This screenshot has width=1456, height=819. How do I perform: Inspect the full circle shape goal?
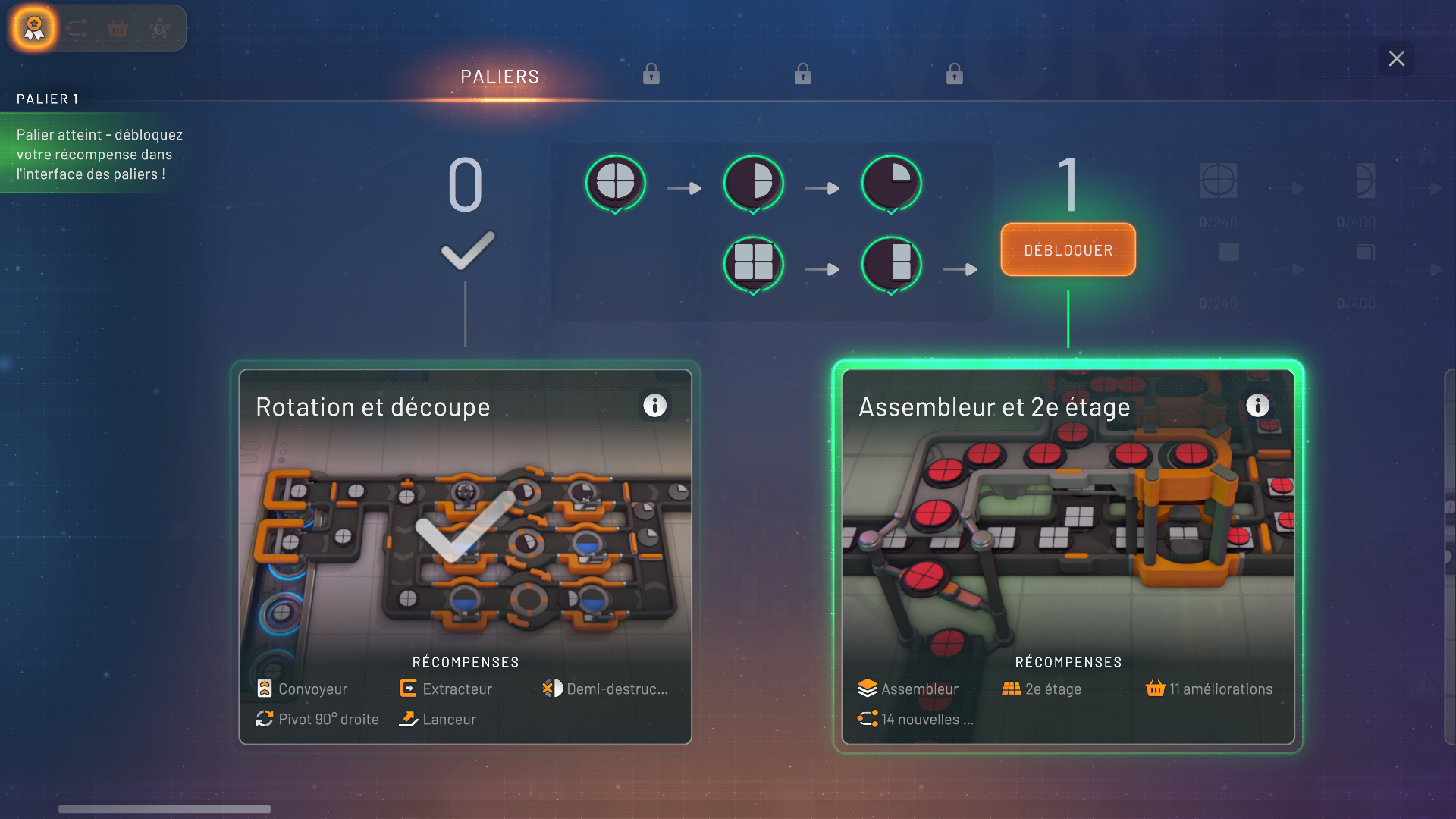point(615,183)
